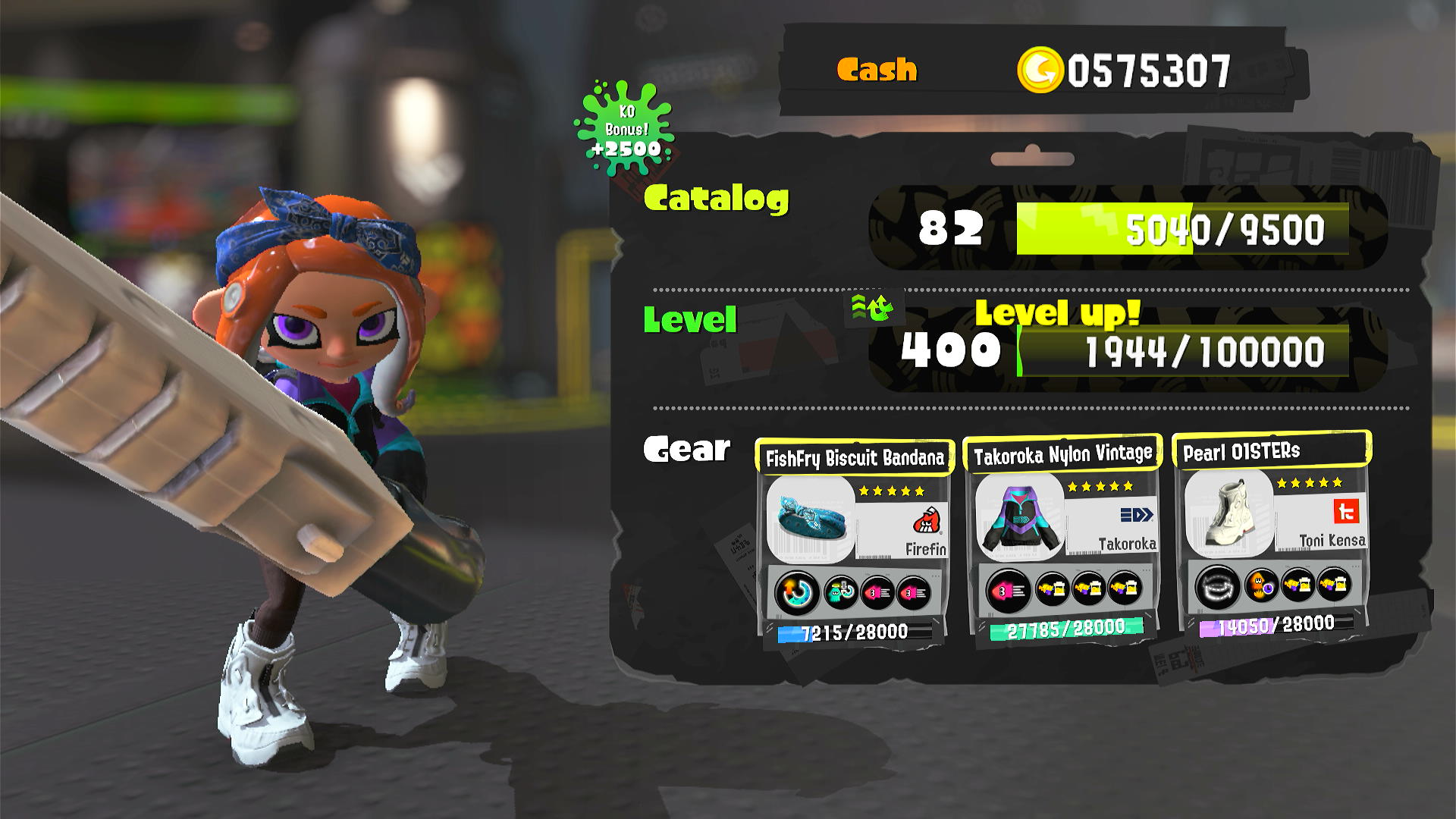Click the Catalog progress bar showing 5040/9500
The width and height of the screenshot is (1456, 819).
pyautogui.click(x=1183, y=231)
